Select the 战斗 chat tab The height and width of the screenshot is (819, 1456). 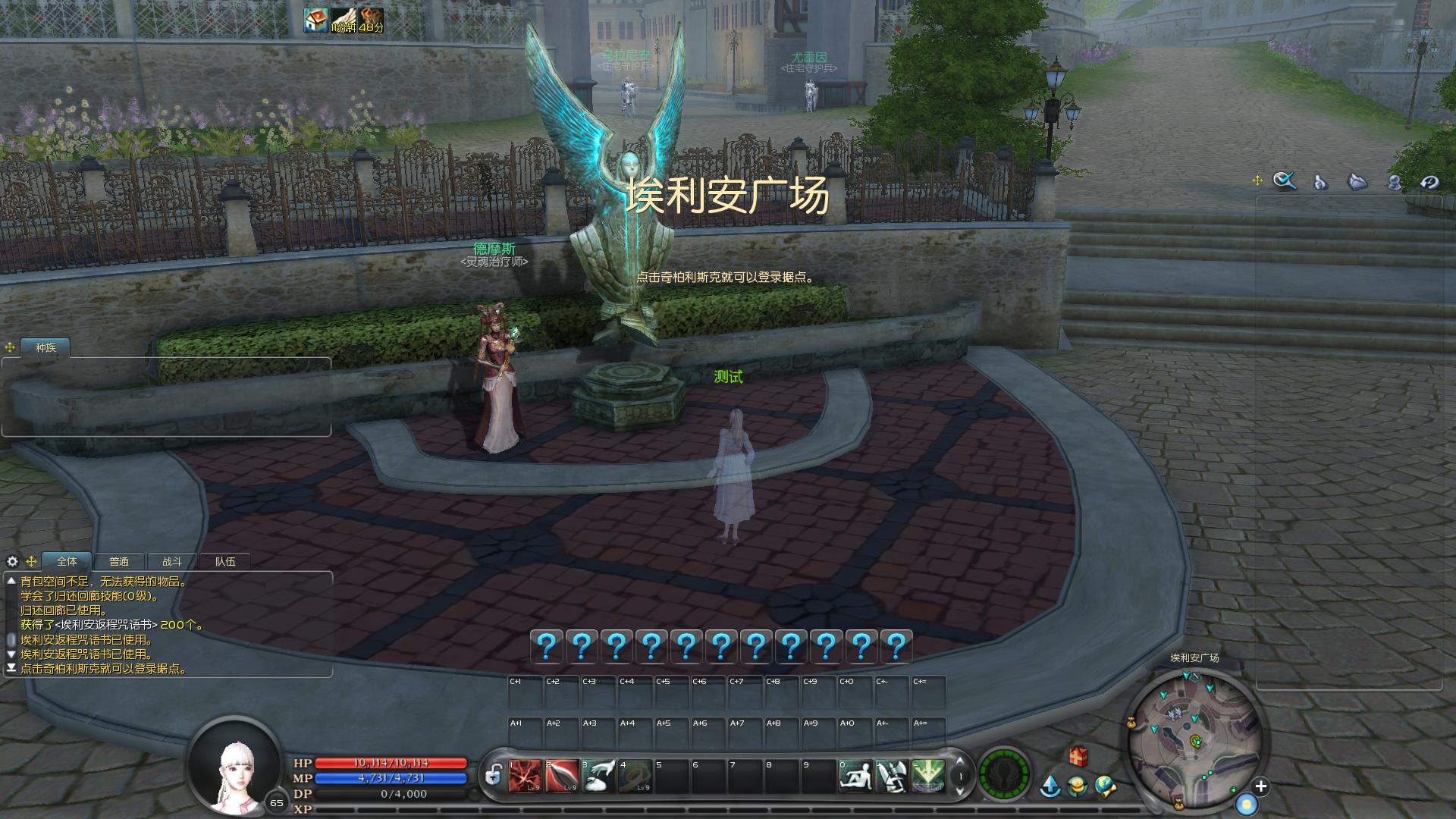pos(172,562)
